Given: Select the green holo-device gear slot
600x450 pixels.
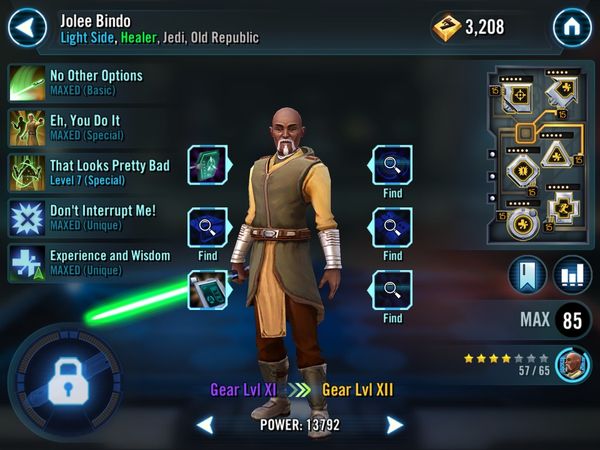Looking at the screenshot, I should 209,164.
